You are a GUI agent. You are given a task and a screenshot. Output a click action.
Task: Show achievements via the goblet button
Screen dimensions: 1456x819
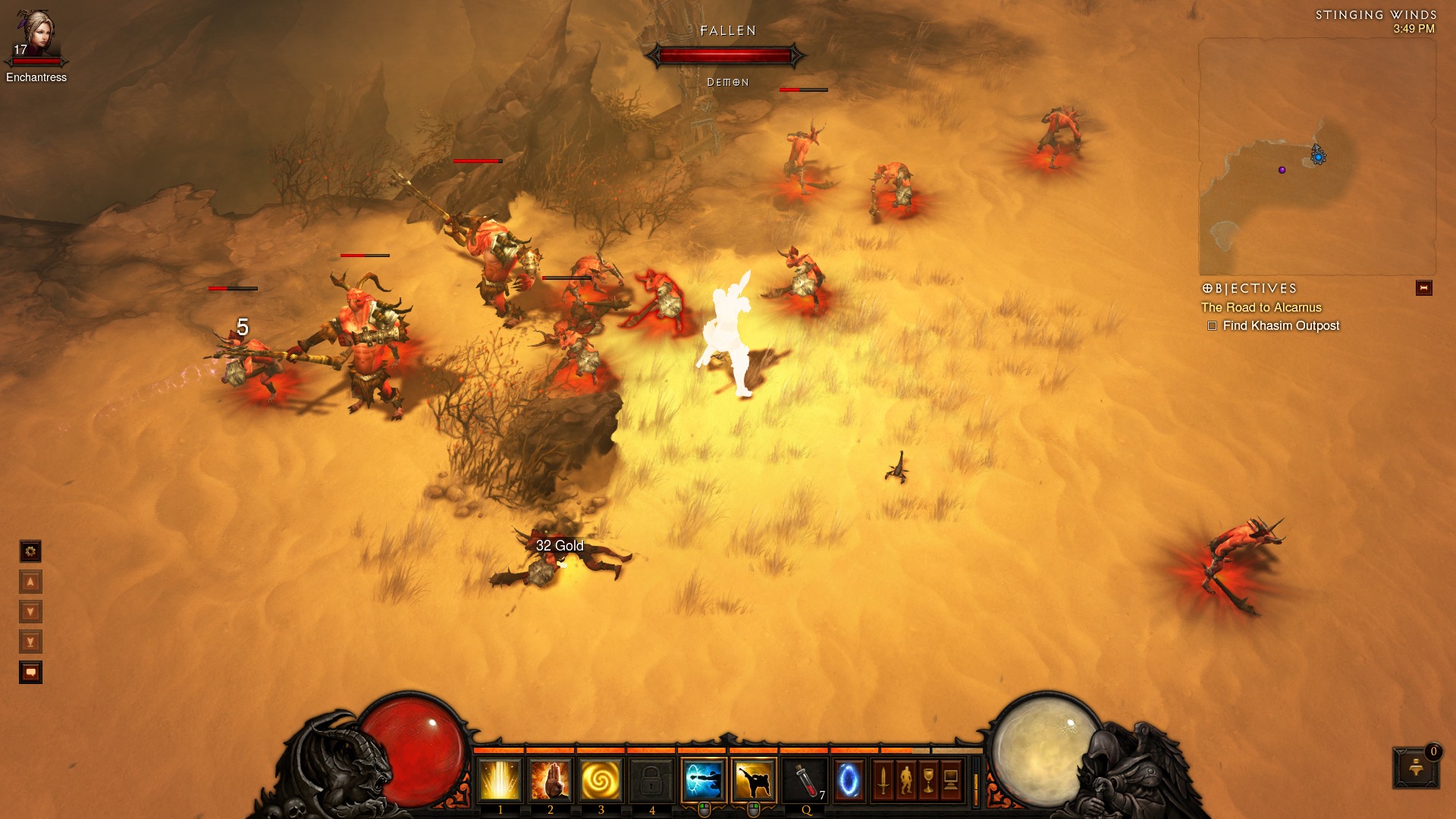click(928, 780)
